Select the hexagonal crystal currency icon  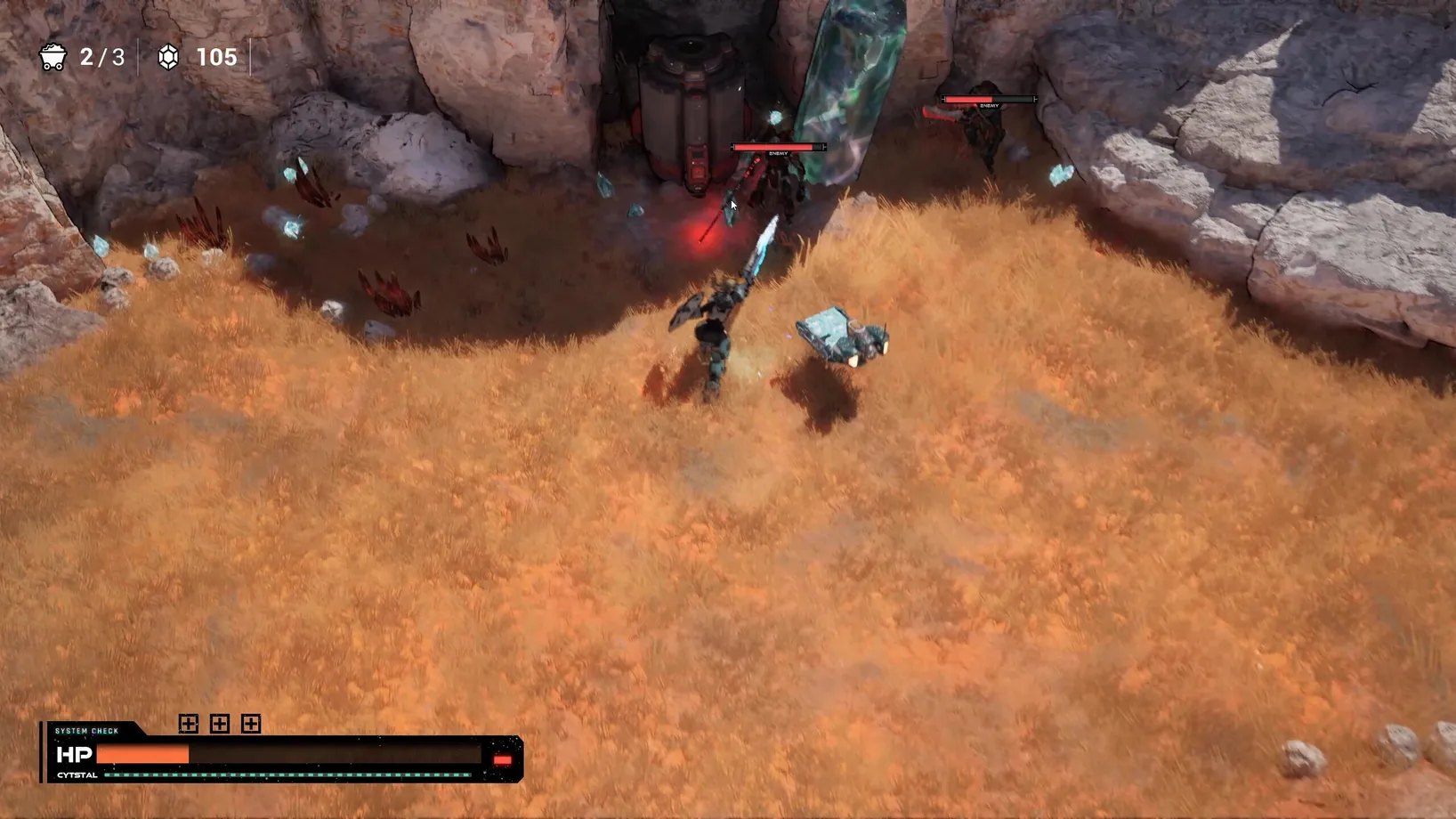[x=168, y=58]
